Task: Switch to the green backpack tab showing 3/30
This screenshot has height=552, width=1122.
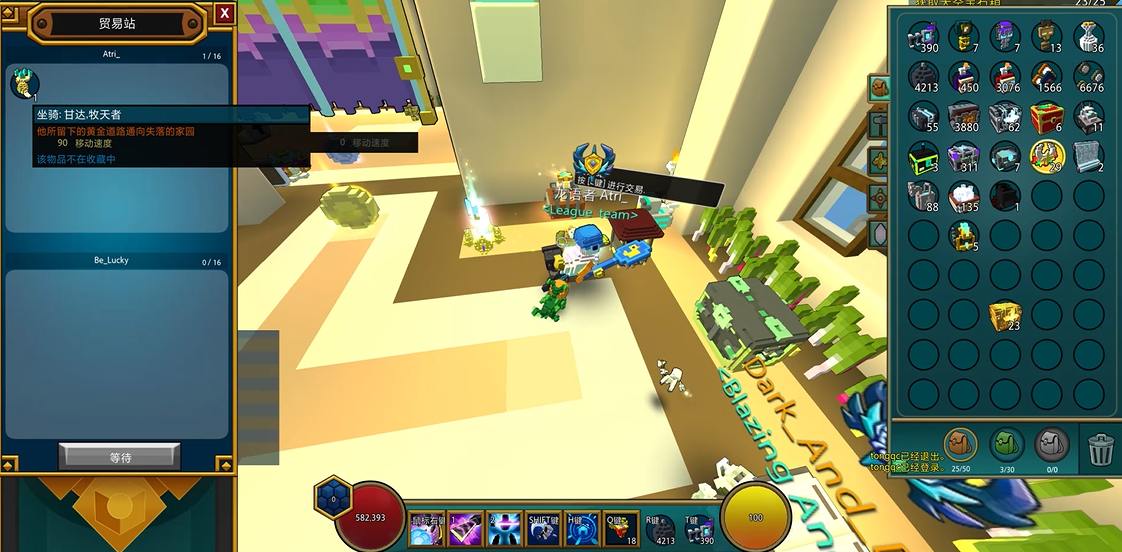Action: (1006, 445)
